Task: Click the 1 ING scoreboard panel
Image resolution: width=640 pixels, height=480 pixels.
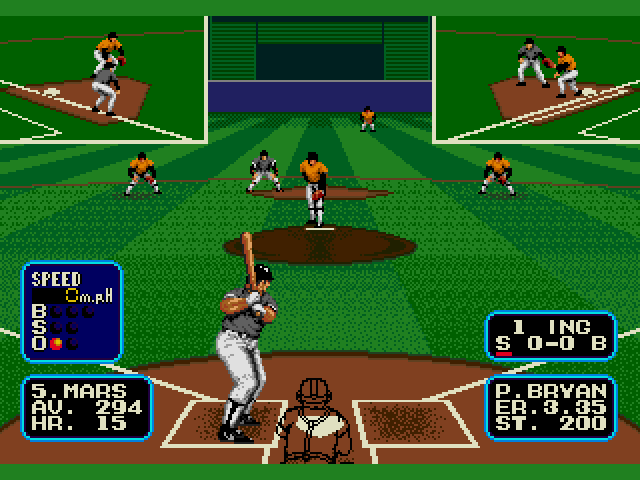Action: (549, 336)
